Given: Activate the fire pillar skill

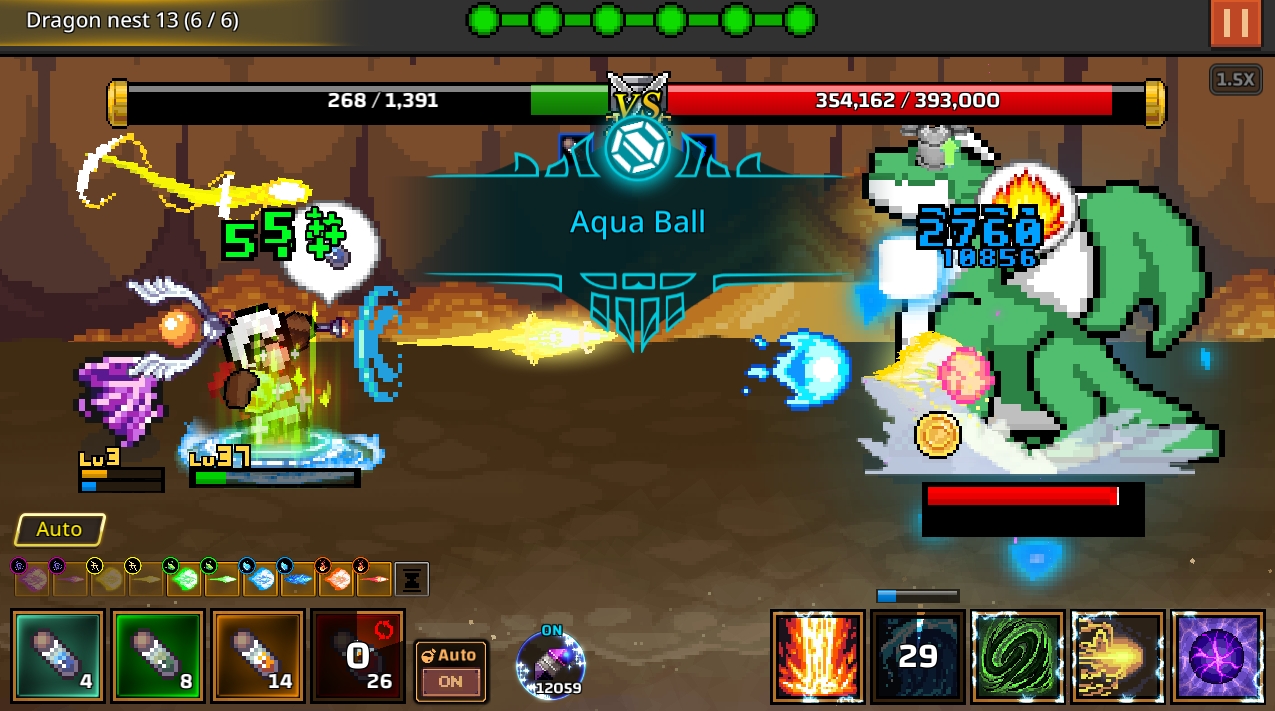Looking at the screenshot, I should (x=817, y=656).
